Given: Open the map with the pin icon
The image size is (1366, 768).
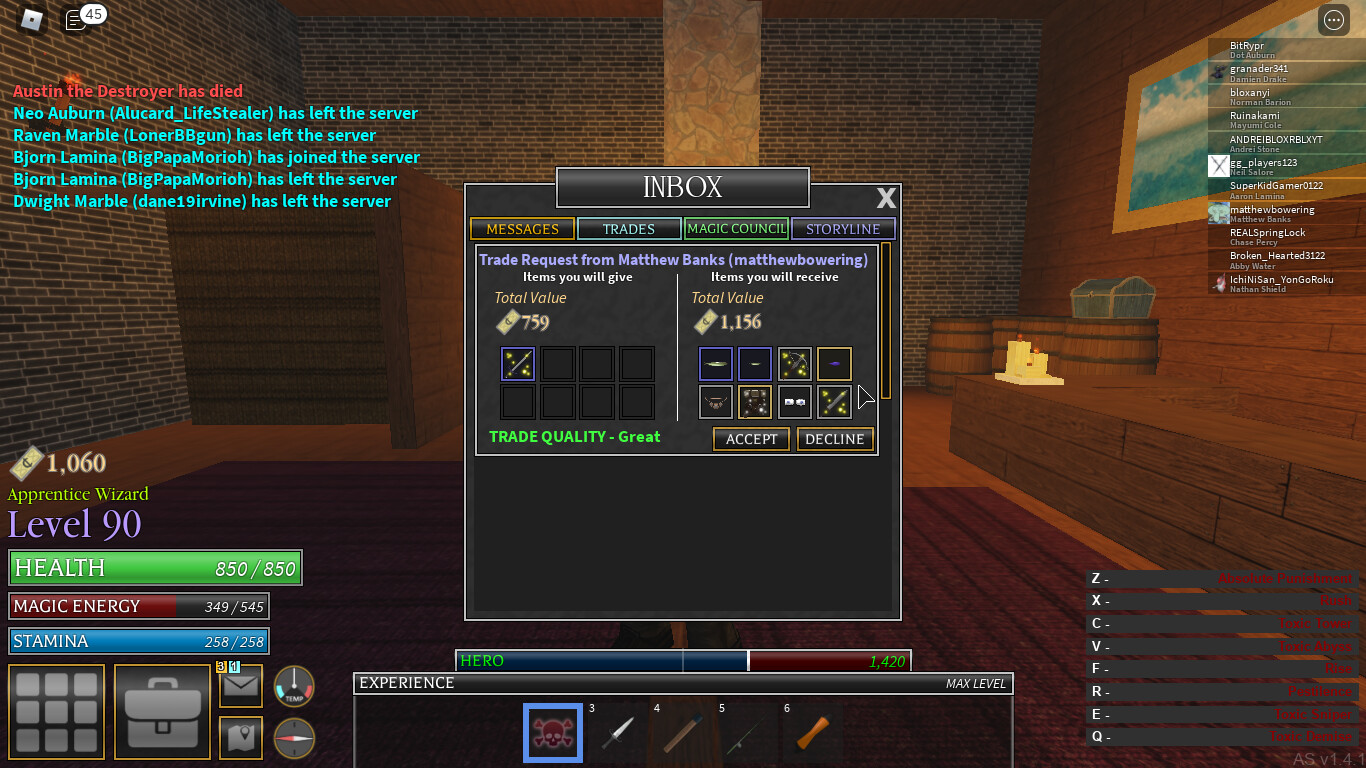Looking at the screenshot, I should point(241,738).
